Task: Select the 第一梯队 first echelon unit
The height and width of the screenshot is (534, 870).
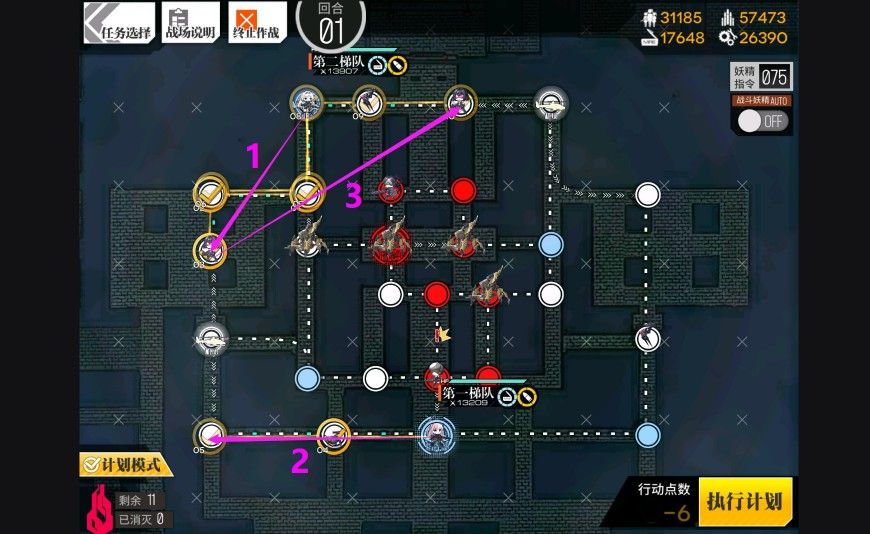Action: tap(436, 432)
